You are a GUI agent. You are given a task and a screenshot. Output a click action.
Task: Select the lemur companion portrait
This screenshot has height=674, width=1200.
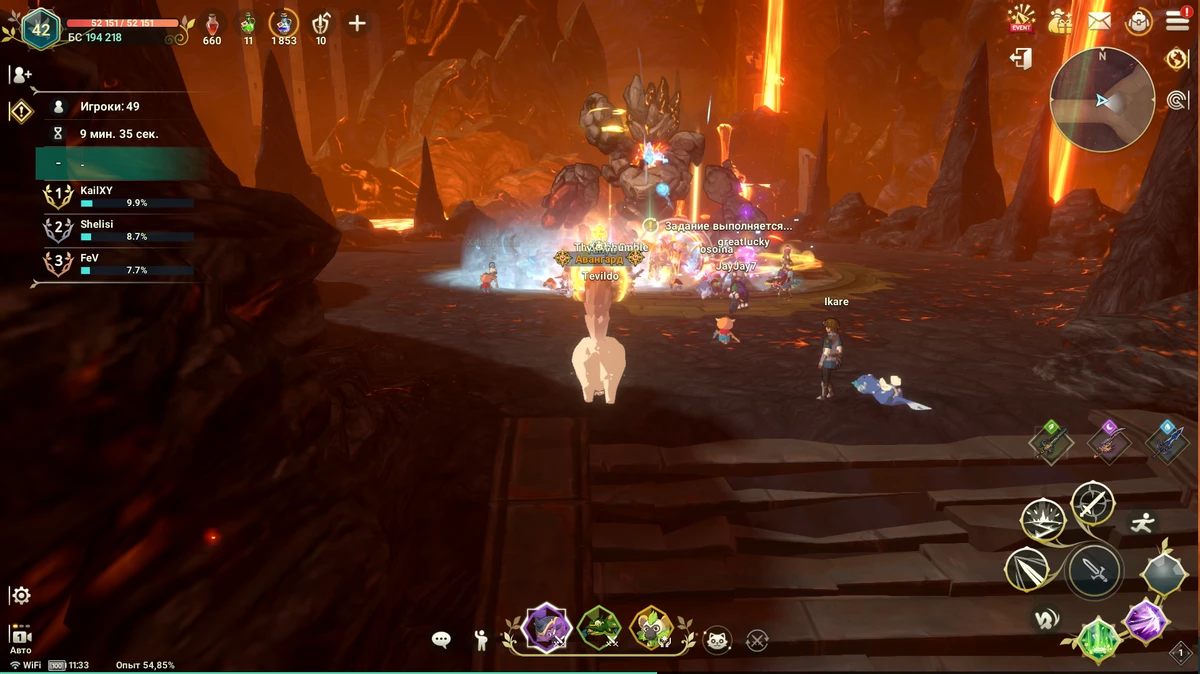coord(651,629)
